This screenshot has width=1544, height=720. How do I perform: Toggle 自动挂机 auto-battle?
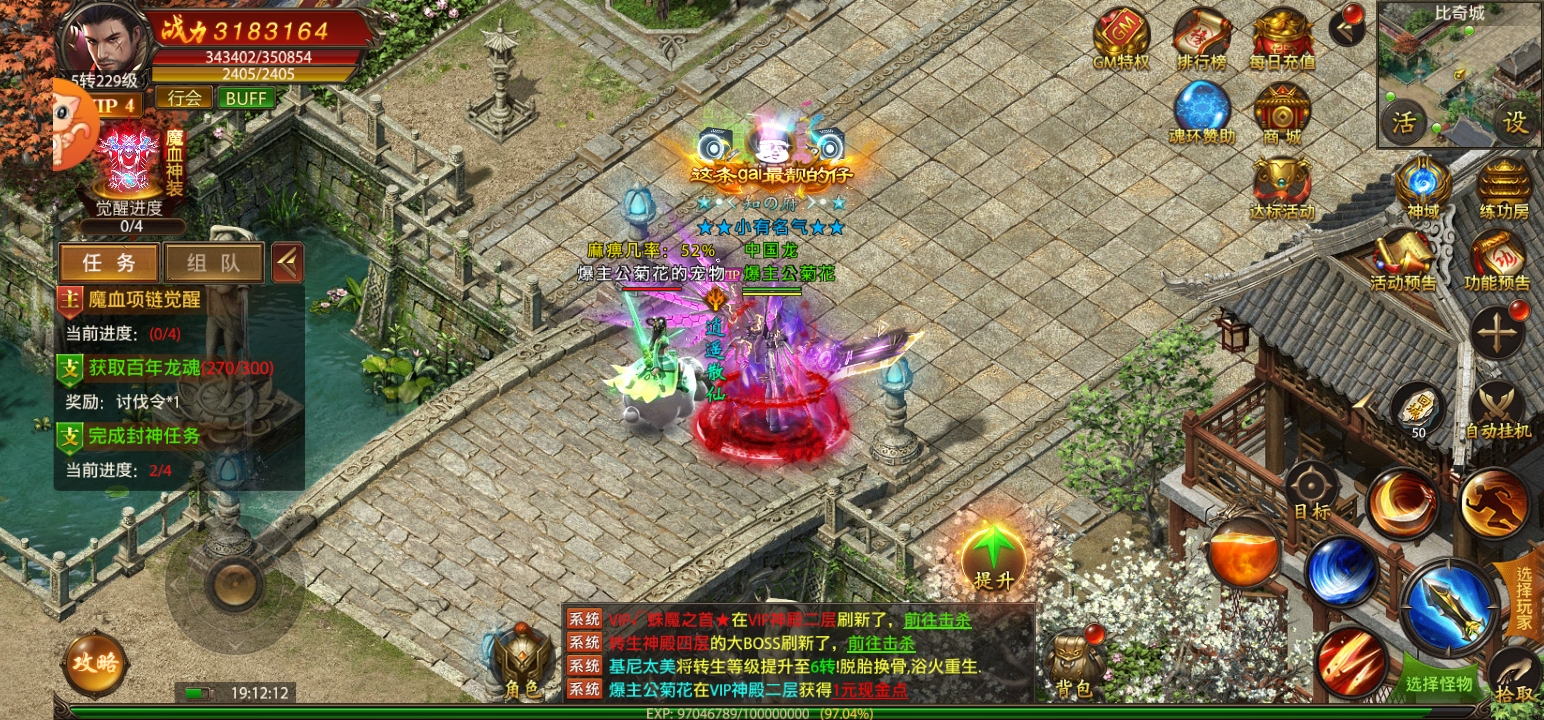click(1497, 408)
